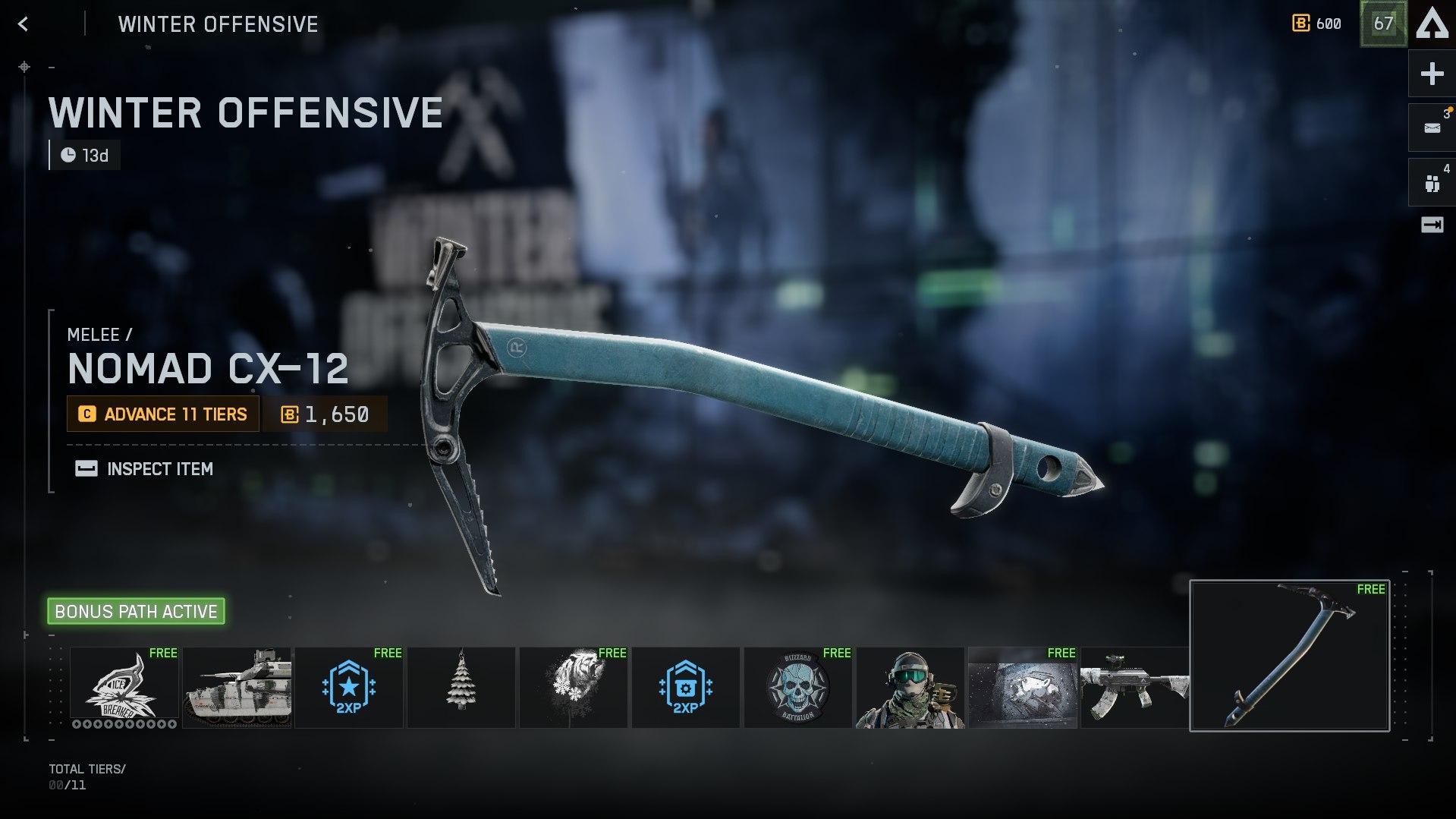The width and height of the screenshot is (1456, 819).
Task: Select the Ice Breaker emblem reward
Action: pyautogui.click(x=124, y=687)
